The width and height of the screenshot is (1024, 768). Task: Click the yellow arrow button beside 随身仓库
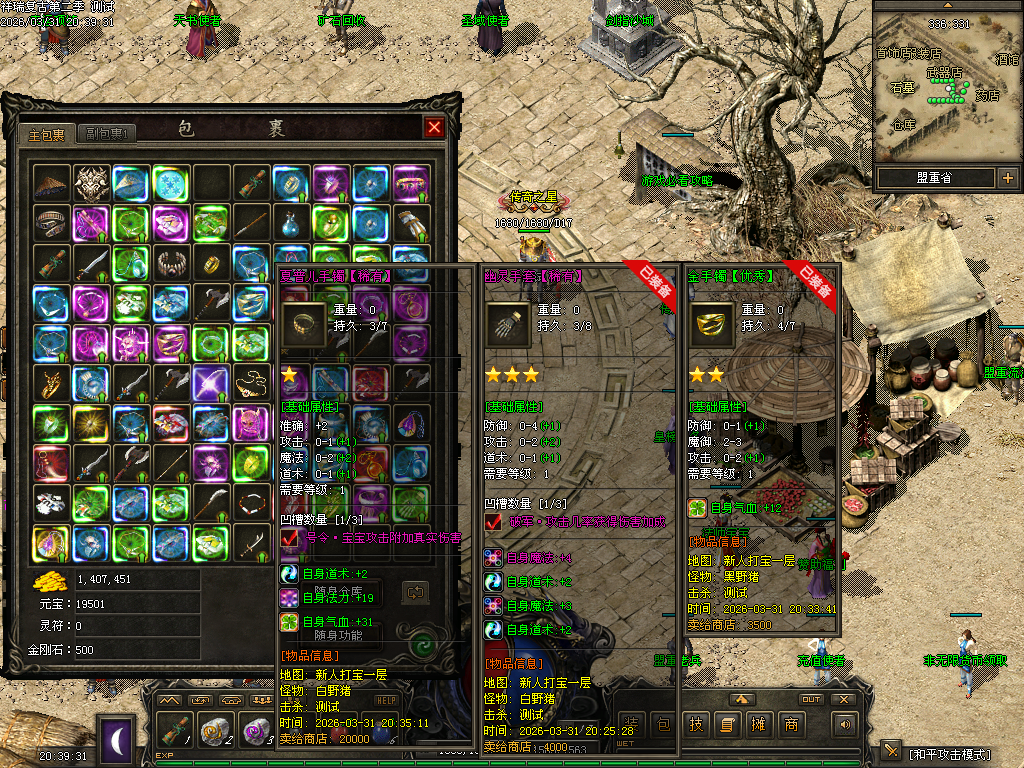(416, 593)
